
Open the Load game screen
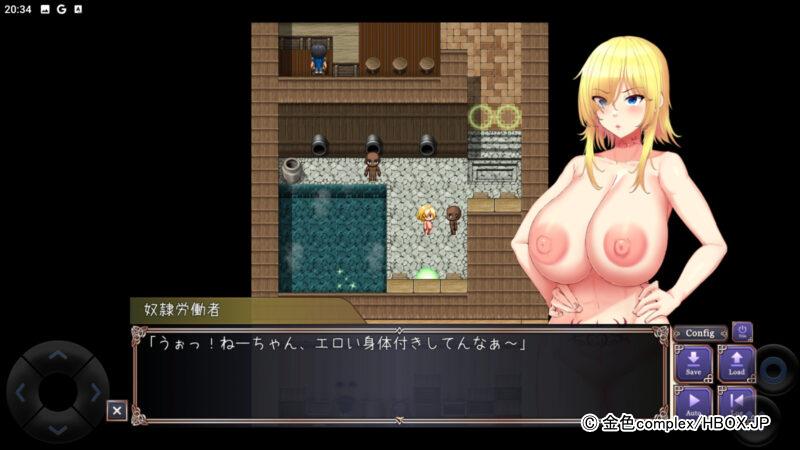736,364
